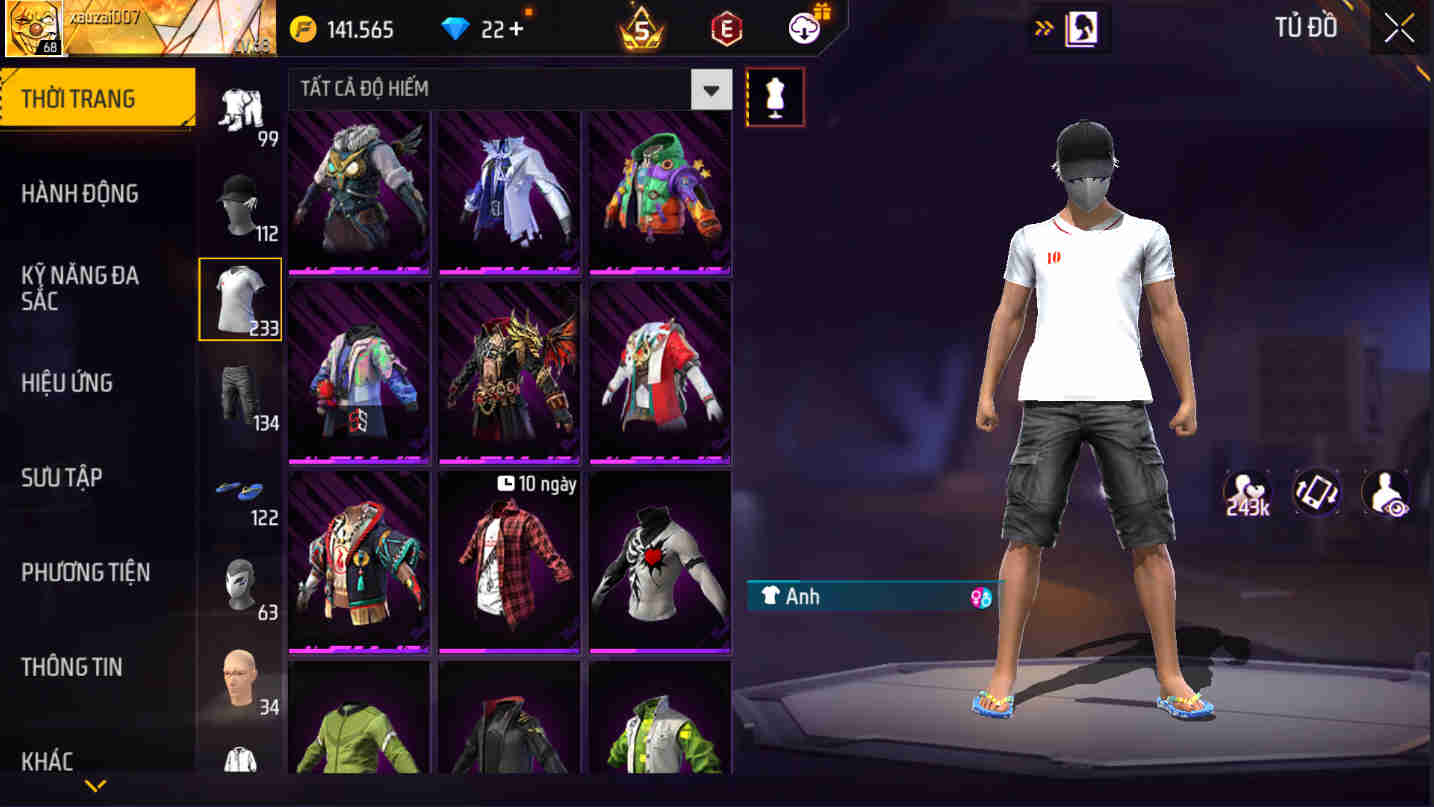
Task: Open the Tất cả độ hiếm rarity dropdown
Action: click(x=711, y=89)
